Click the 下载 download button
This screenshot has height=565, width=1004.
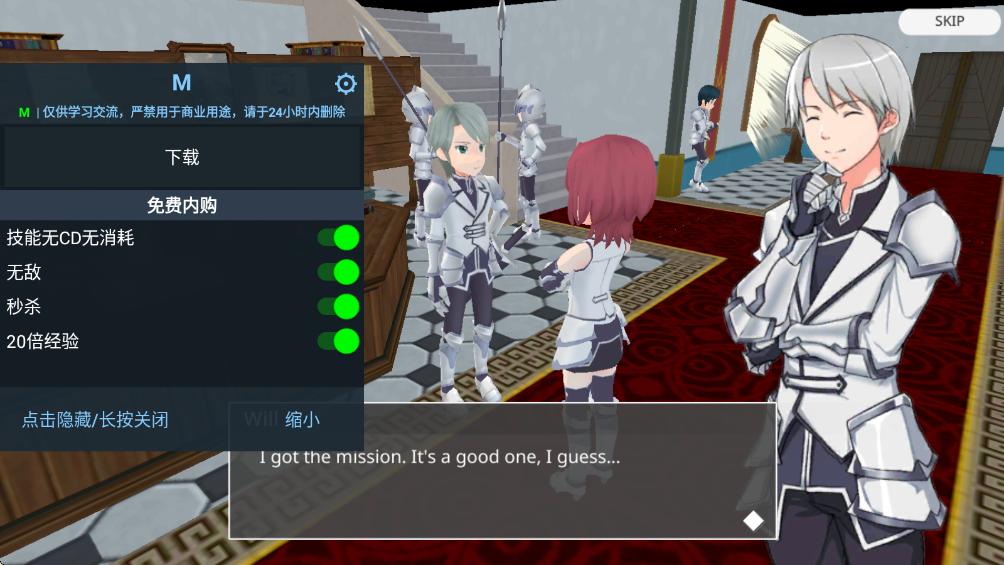point(182,157)
